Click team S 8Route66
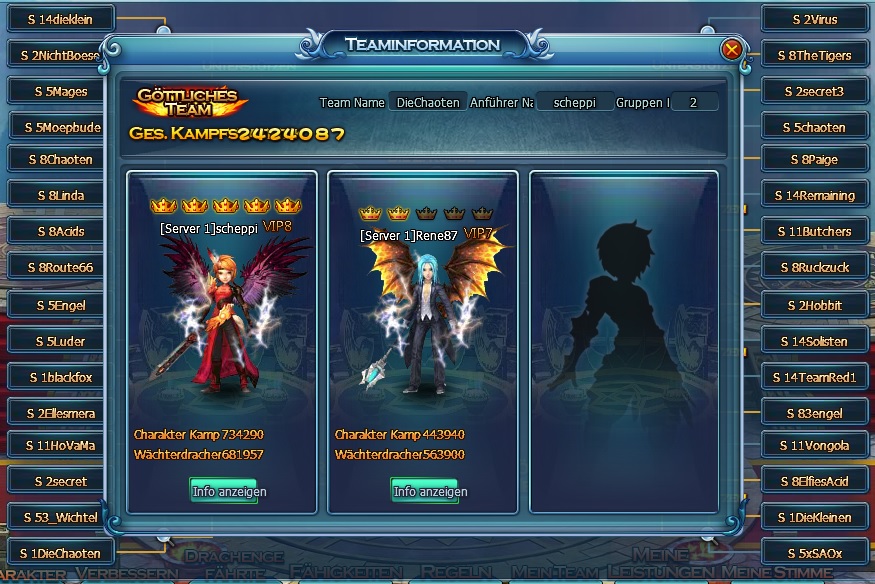Viewport: 875px width, 584px height. [60, 267]
